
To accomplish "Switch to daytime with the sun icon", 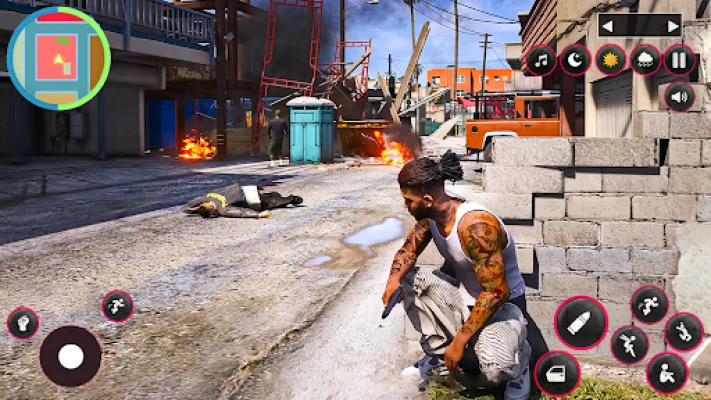I will tap(610, 60).
